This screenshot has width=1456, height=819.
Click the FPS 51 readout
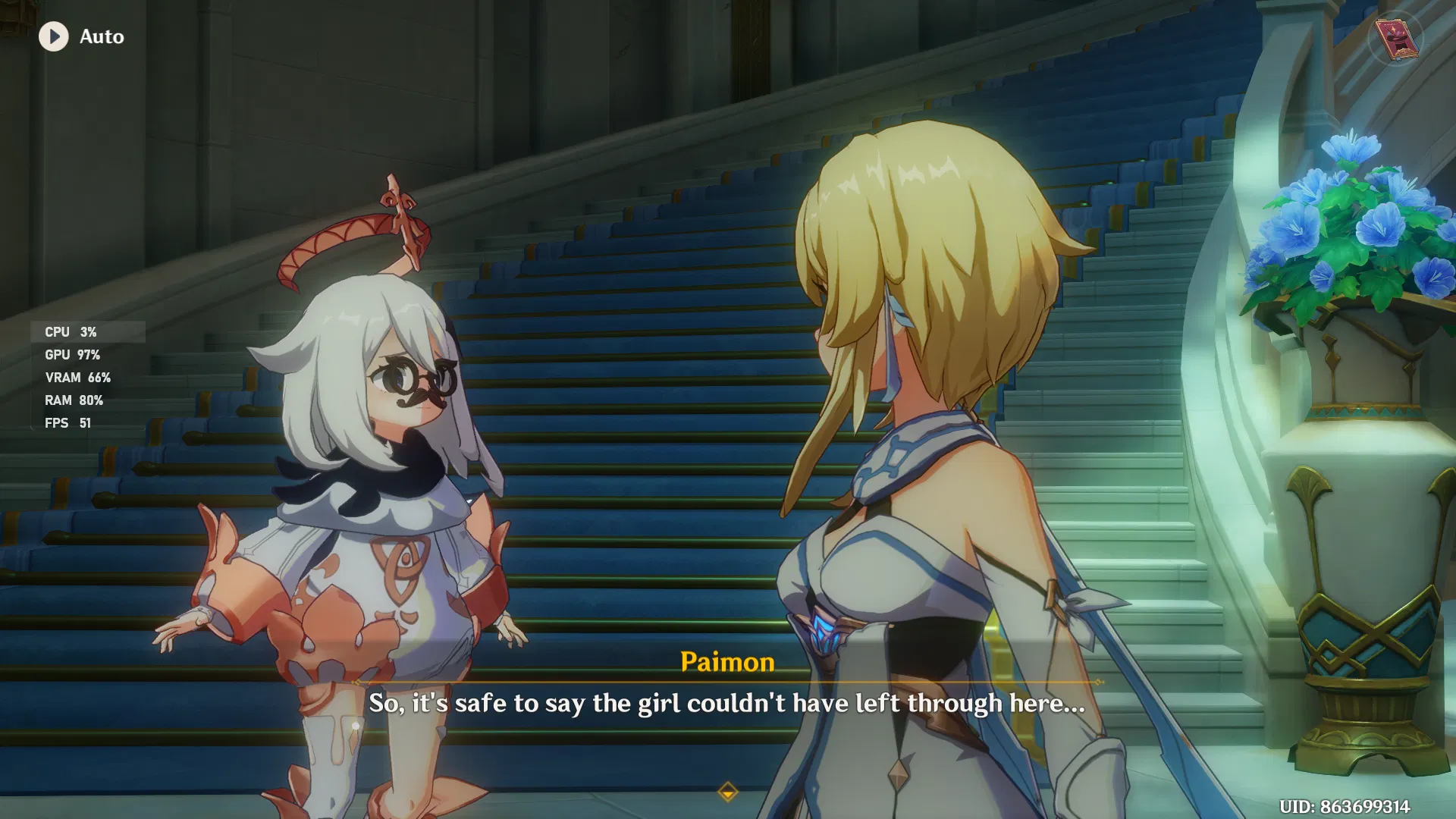coord(67,423)
